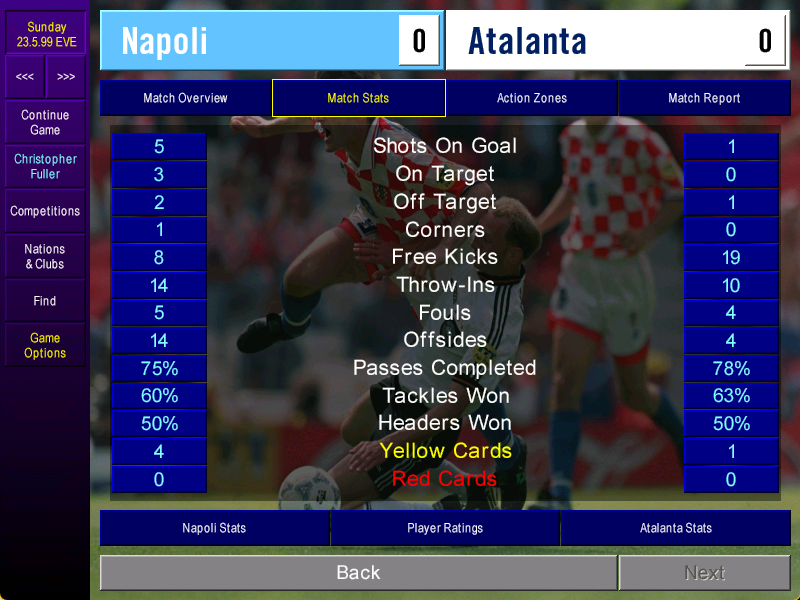800x600 pixels.
Task: Click the <<< previous screen arrow
Action: [x=25, y=77]
